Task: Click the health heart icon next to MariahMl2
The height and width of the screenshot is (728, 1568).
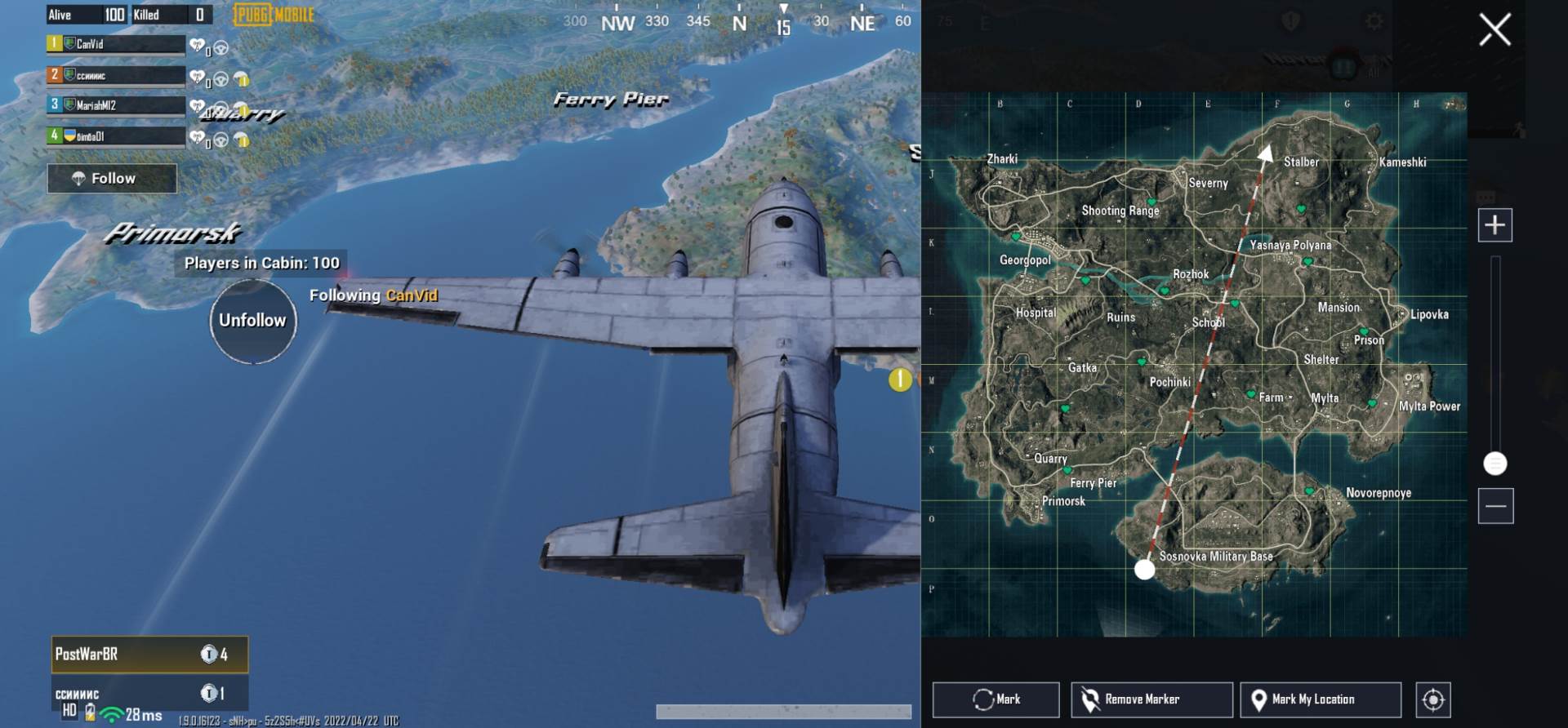Action: [x=197, y=106]
